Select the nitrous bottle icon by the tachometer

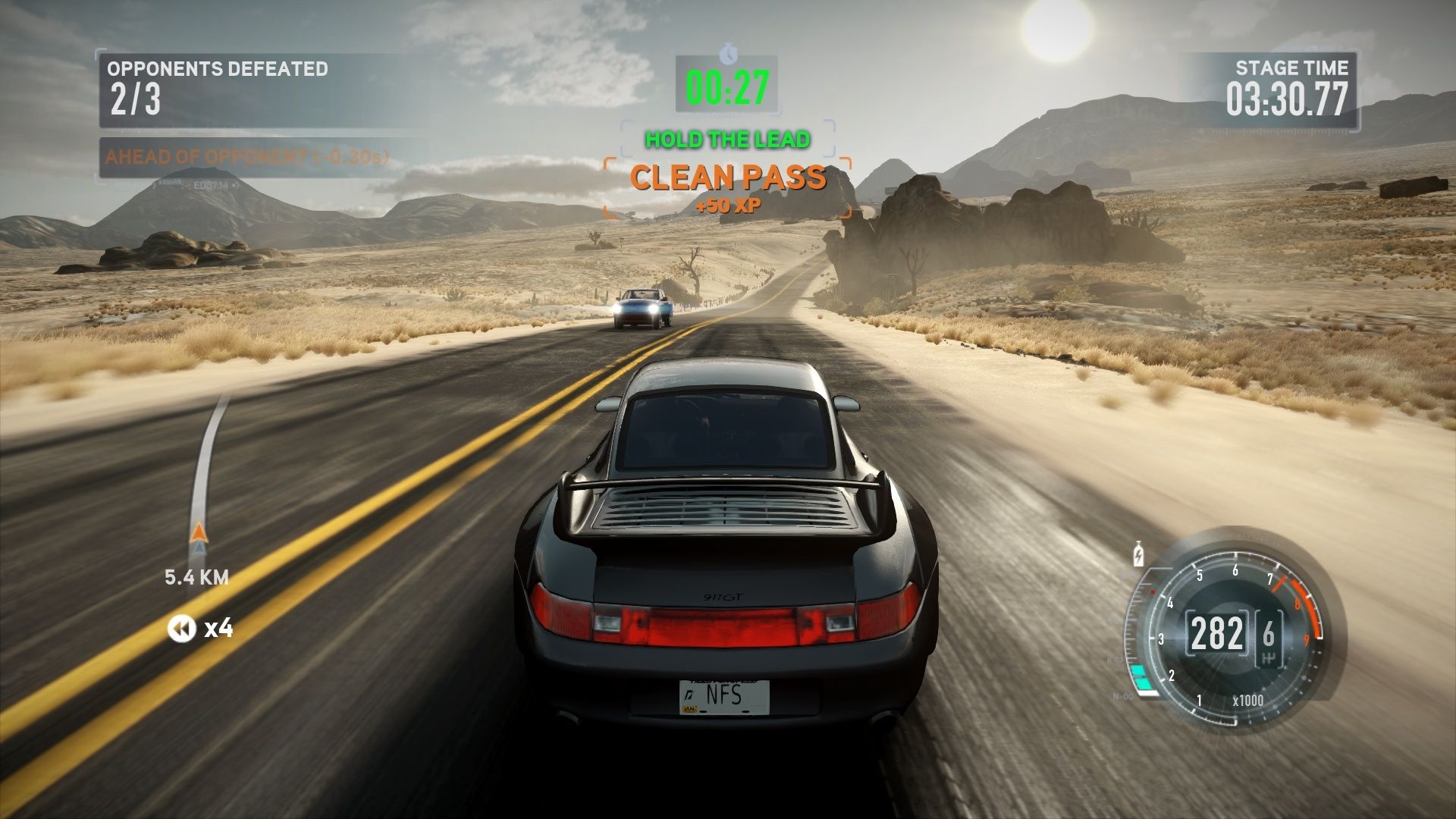click(1137, 554)
